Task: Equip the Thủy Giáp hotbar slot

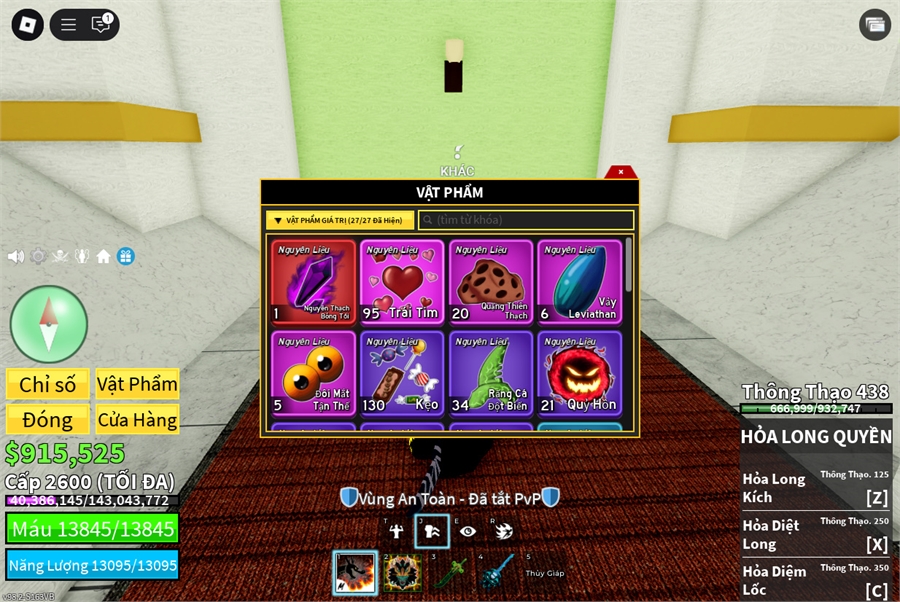Action: [543, 573]
